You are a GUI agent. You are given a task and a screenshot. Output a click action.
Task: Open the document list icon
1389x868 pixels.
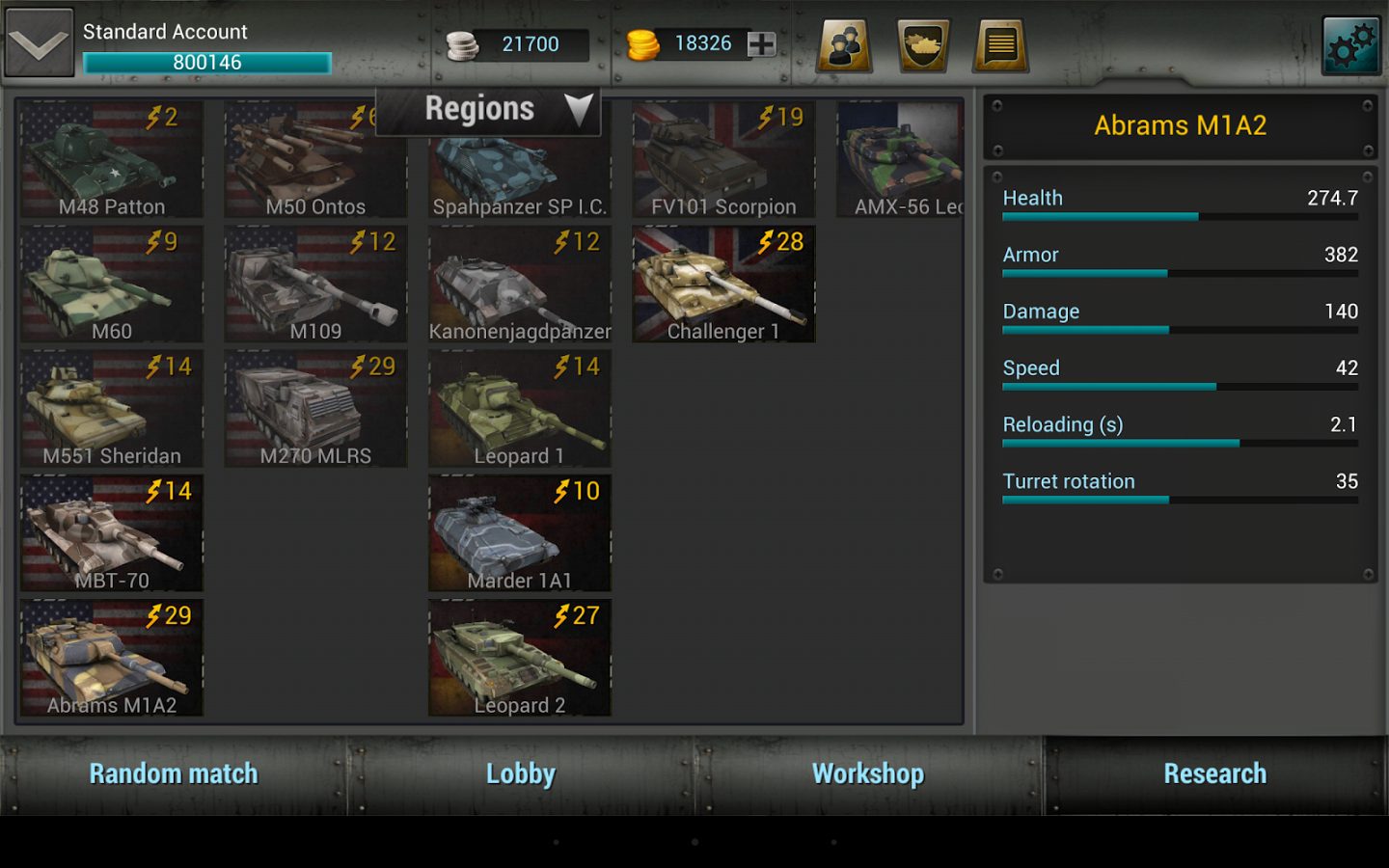1001,45
